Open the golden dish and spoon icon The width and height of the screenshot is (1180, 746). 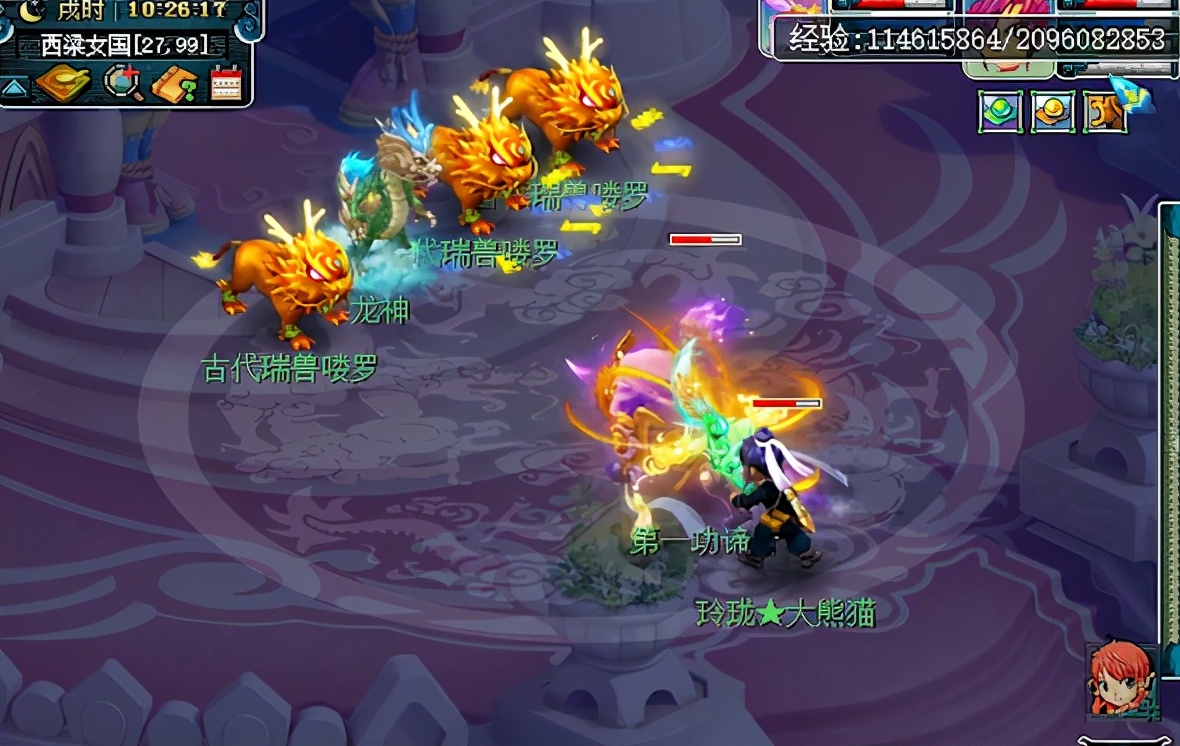click(x=62, y=84)
